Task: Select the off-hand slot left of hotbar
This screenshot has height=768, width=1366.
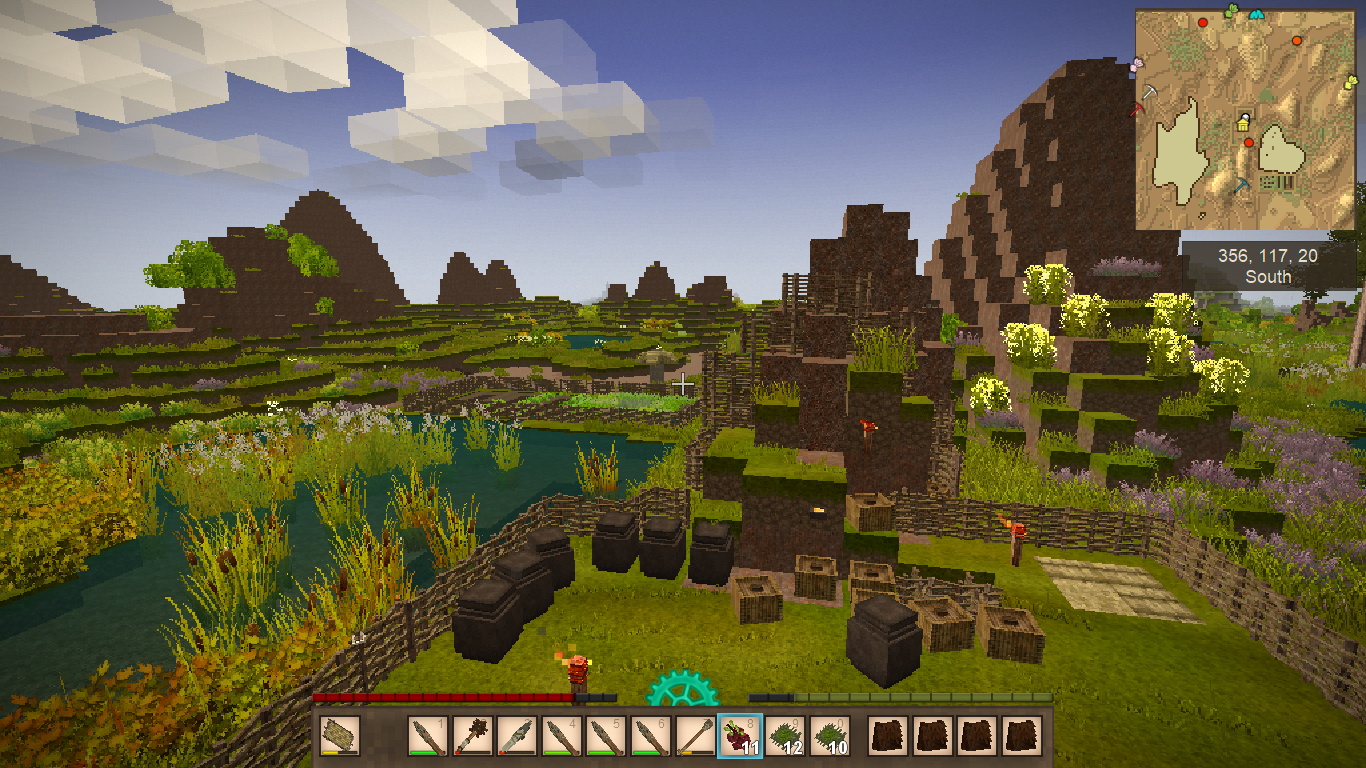Action: (340, 737)
